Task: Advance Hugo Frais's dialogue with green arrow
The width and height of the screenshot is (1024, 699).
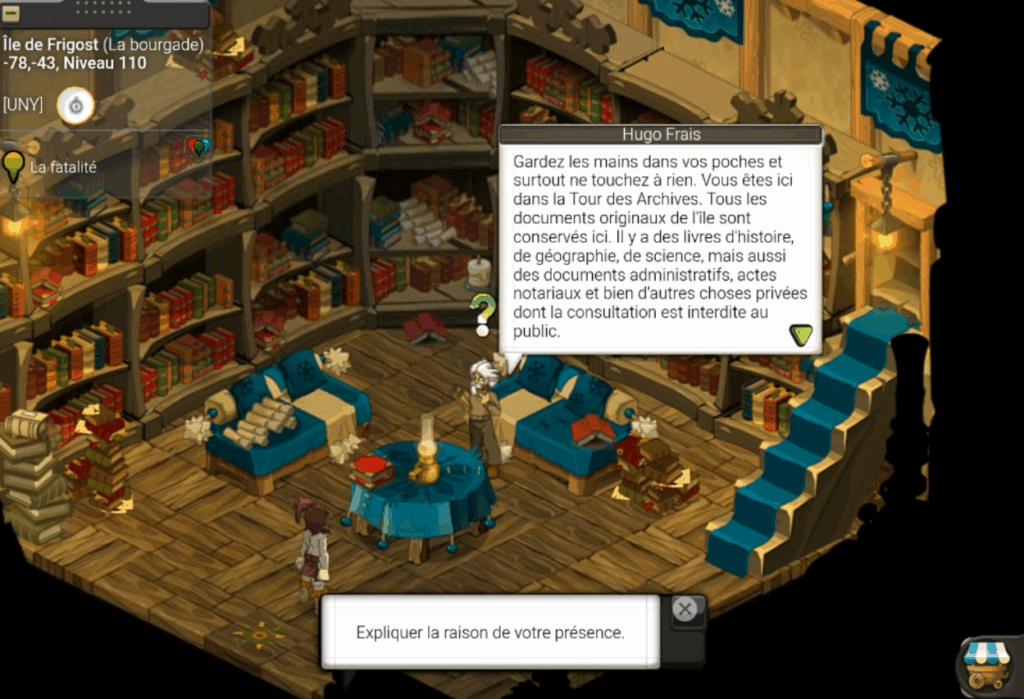Action: [x=800, y=335]
